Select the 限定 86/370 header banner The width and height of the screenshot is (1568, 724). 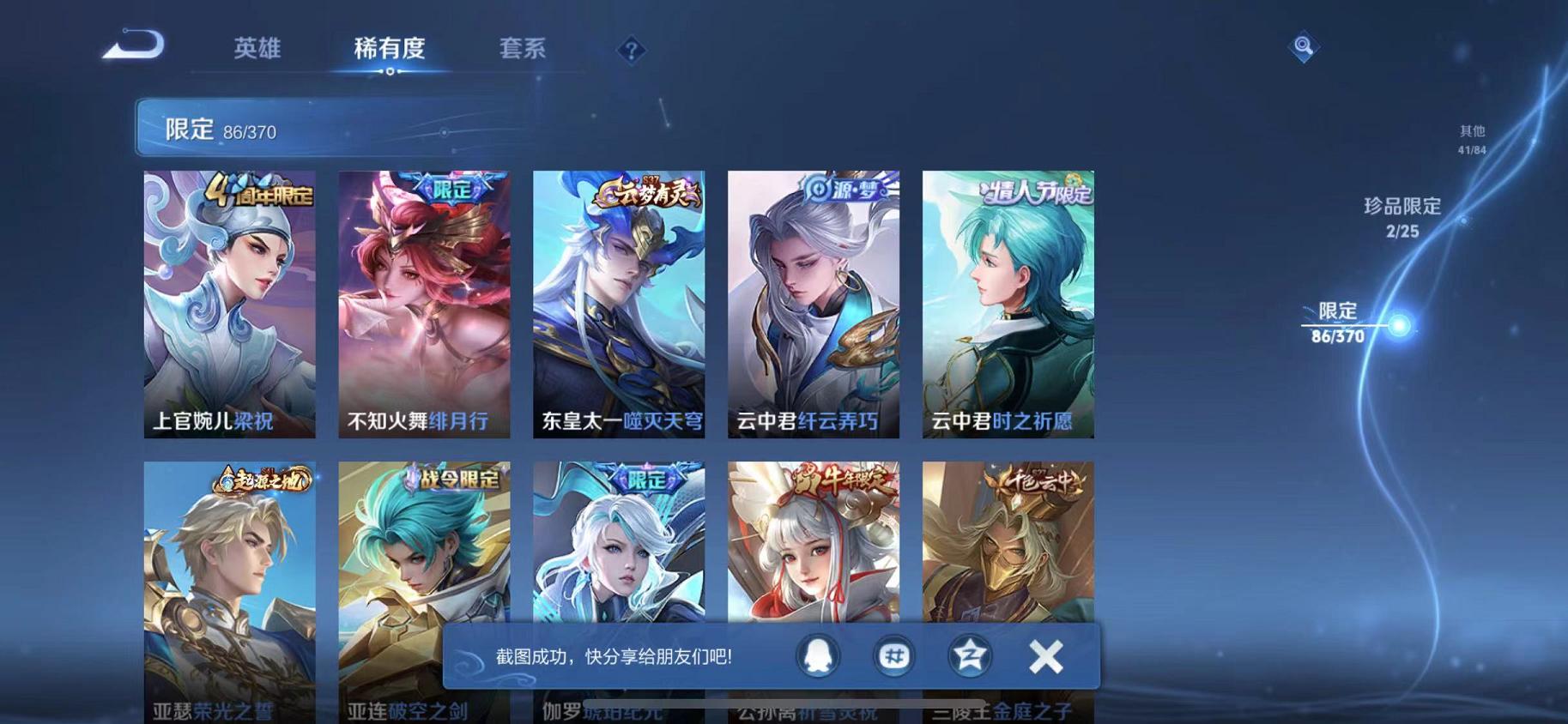click(x=223, y=129)
